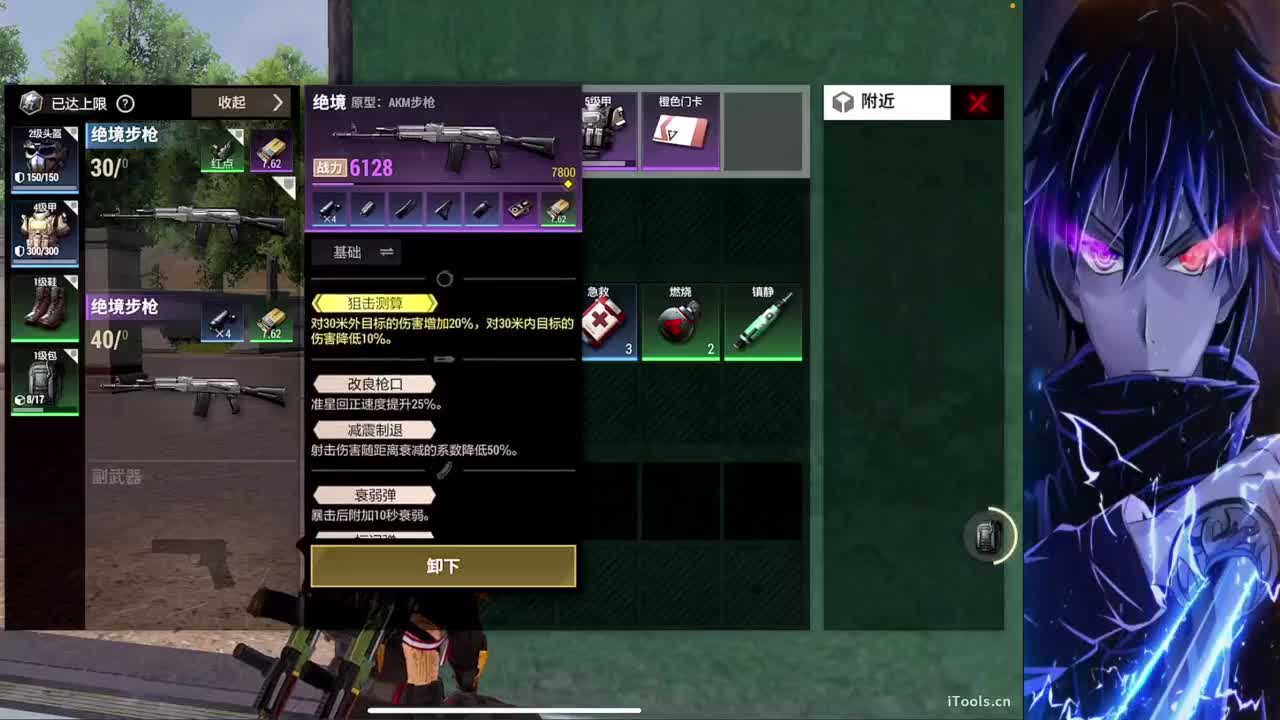The width and height of the screenshot is (1280, 720).
Task: Select the ×4 scope attachment slot
Action: [x=327, y=208]
